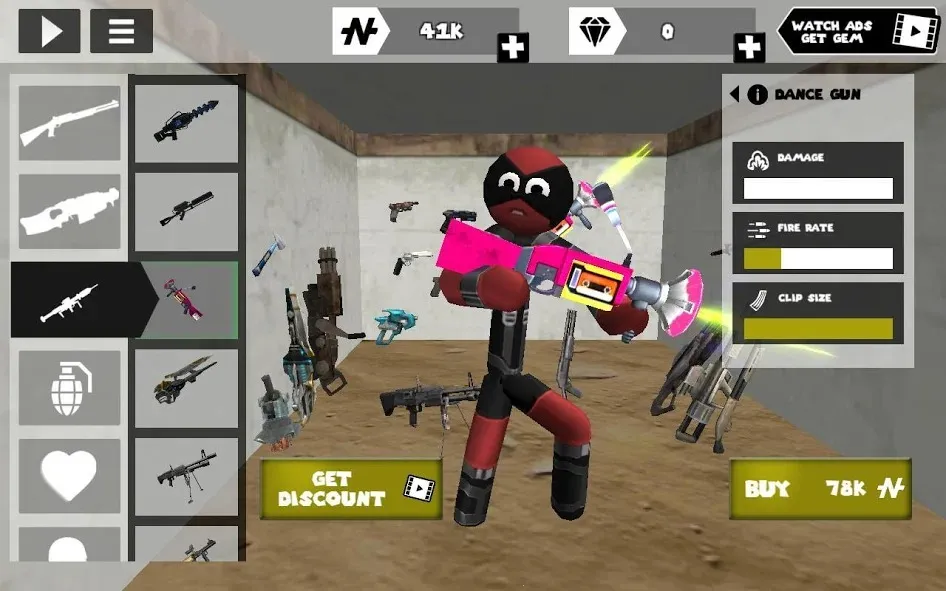Image resolution: width=946 pixels, height=591 pixels.
Task: Open the heart health category
Action: [69, 475]
